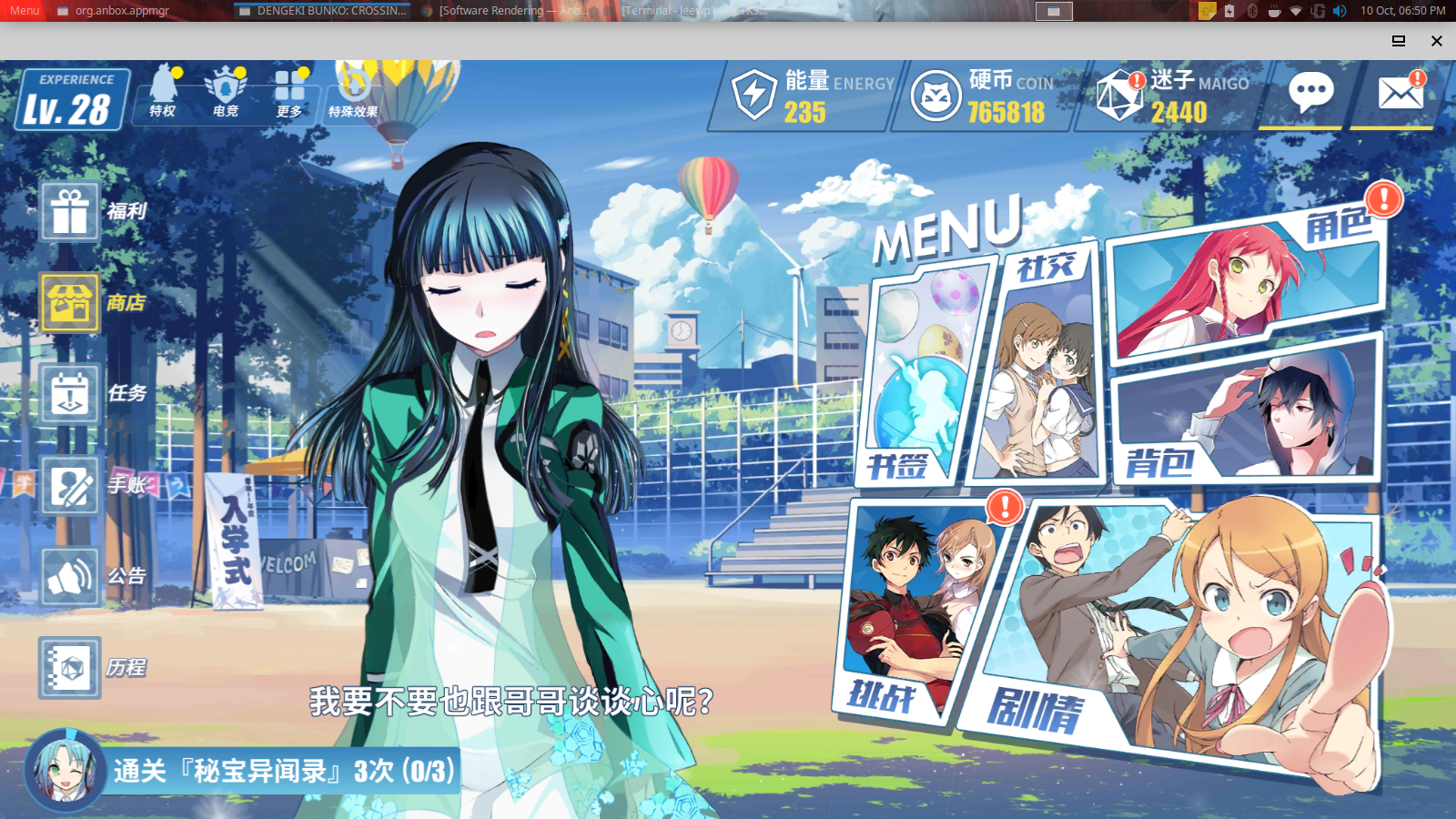This screenshot has height=819, width=1456.
Task: Enter the 剧情 story mode
Action: coord(1183,637)
